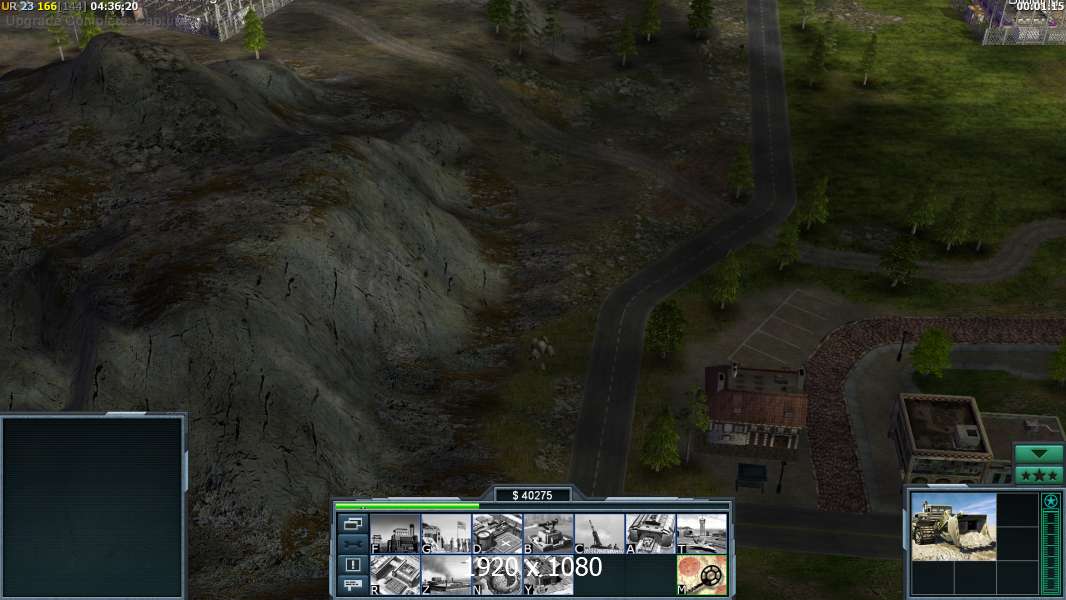Build the helipad structure labeled D
Image resolution: width=1066 pixels, height=600 pixels.
pos(497,533)
